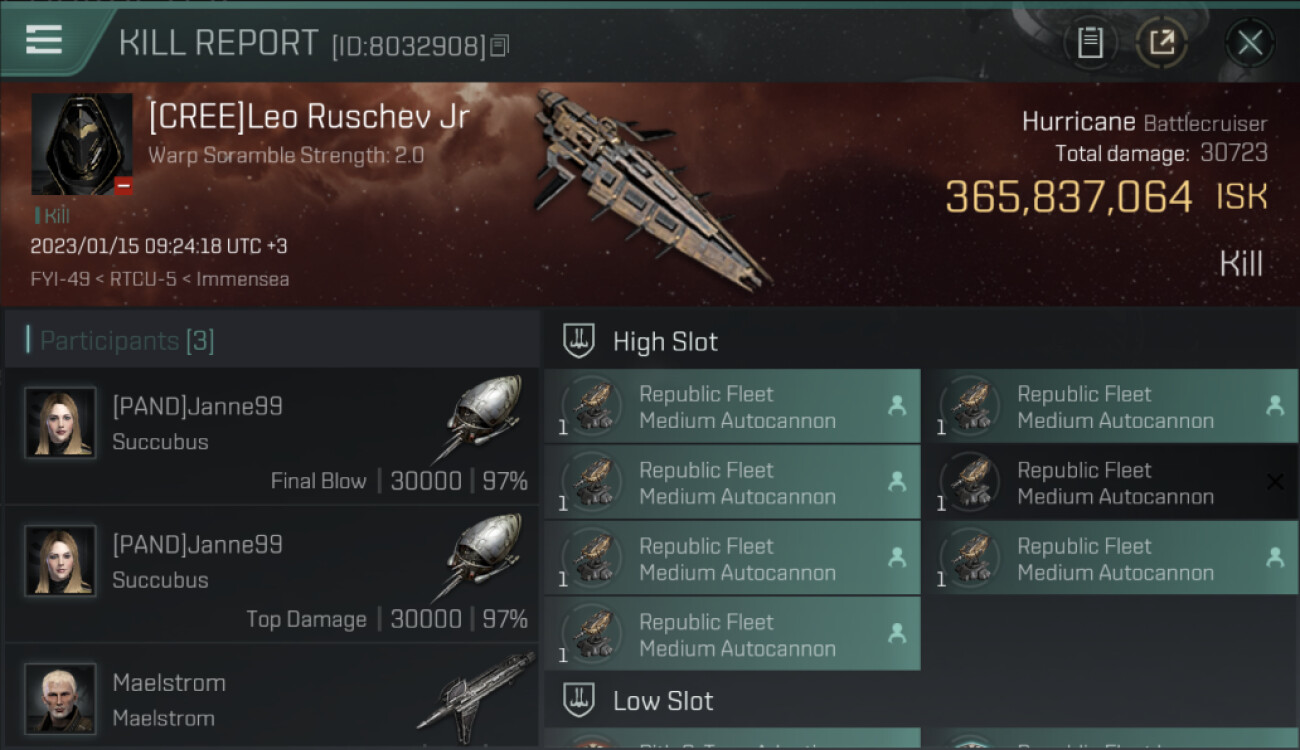Open the Maelstrom participant row
1300x750 pixels.
[272, 700]
